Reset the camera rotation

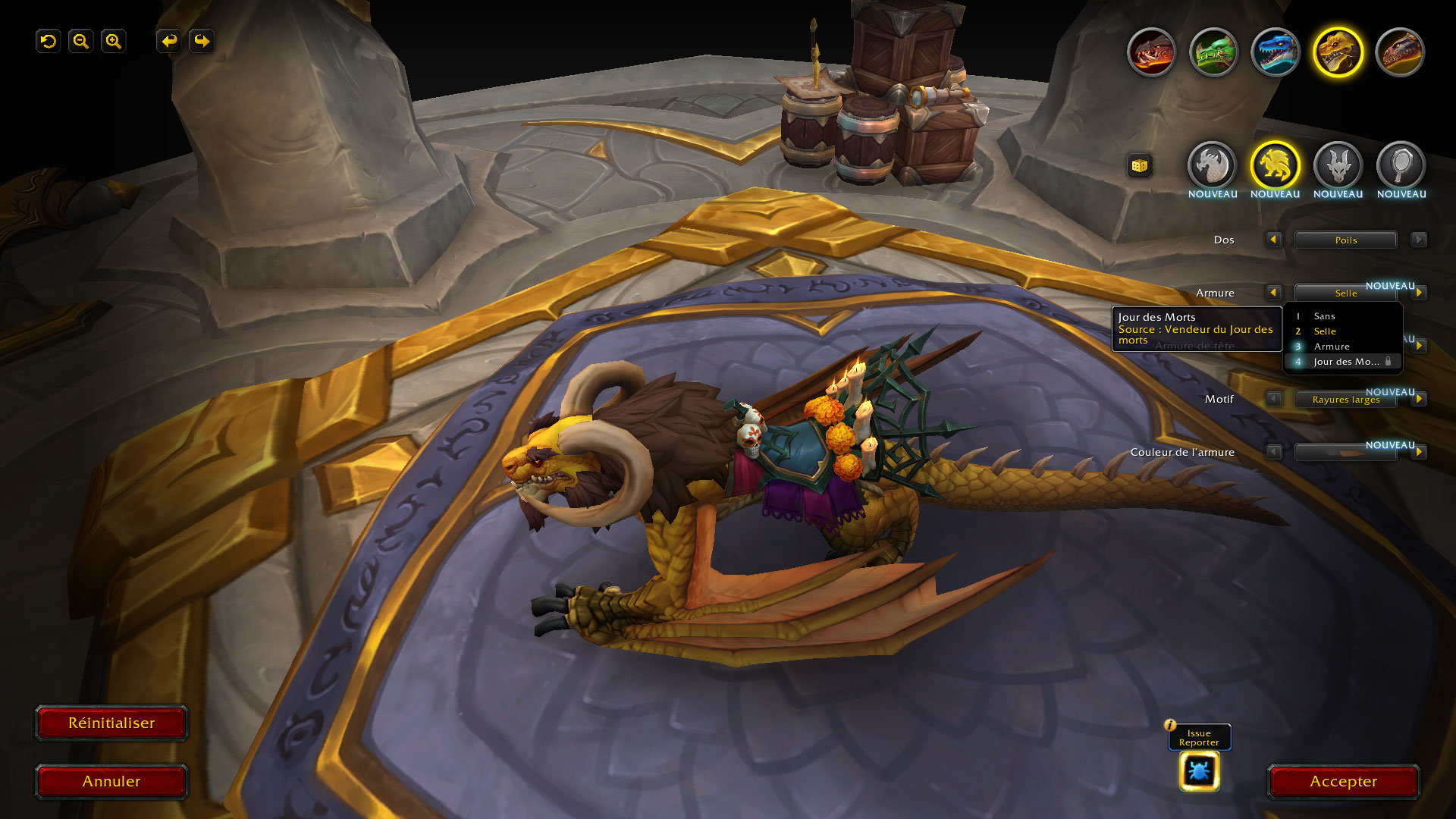pyautogui.click(x=49, y=41)
